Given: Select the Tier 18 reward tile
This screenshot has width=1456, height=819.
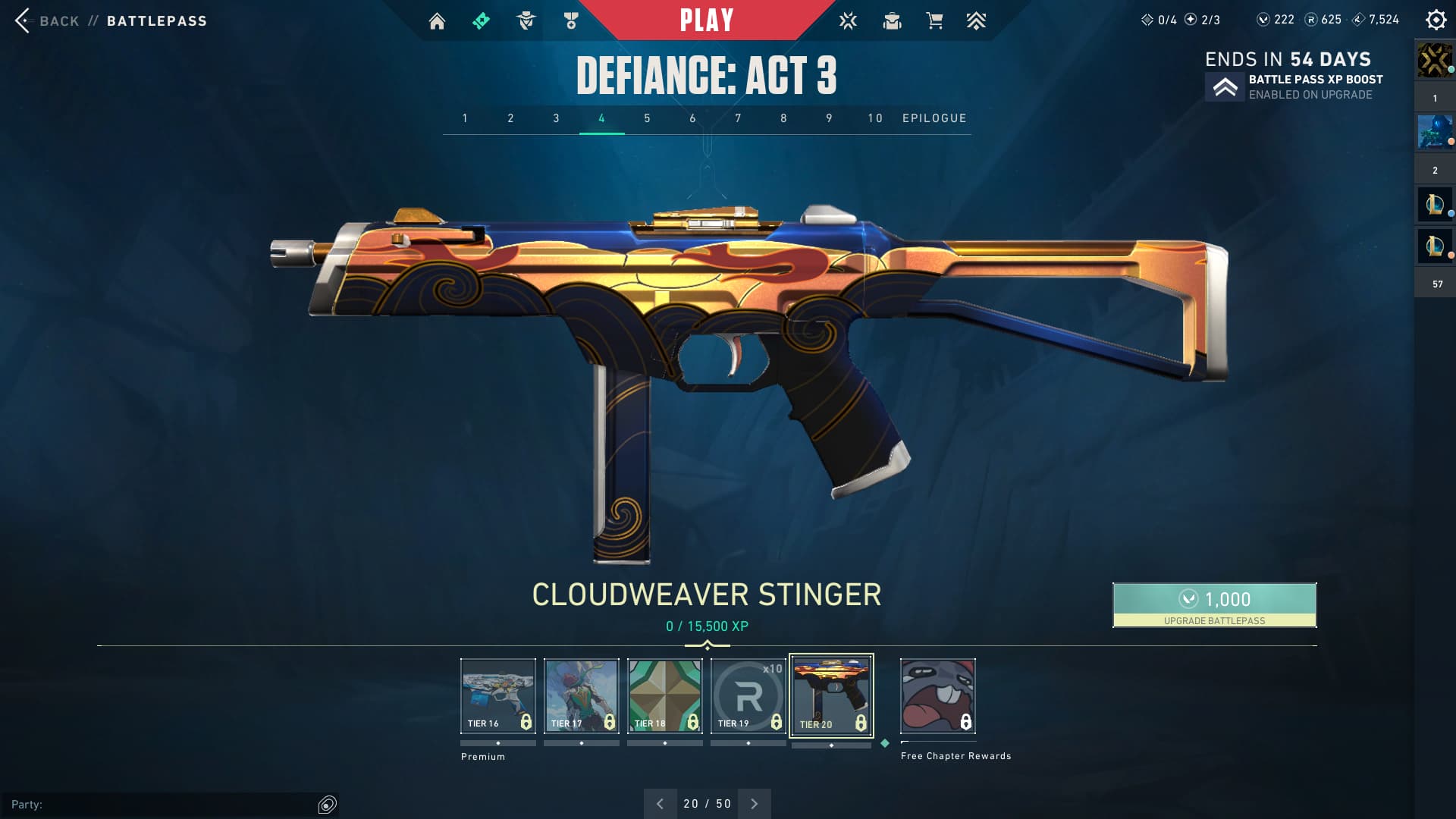Looking at the screenshot, I should tap(664, 695).
